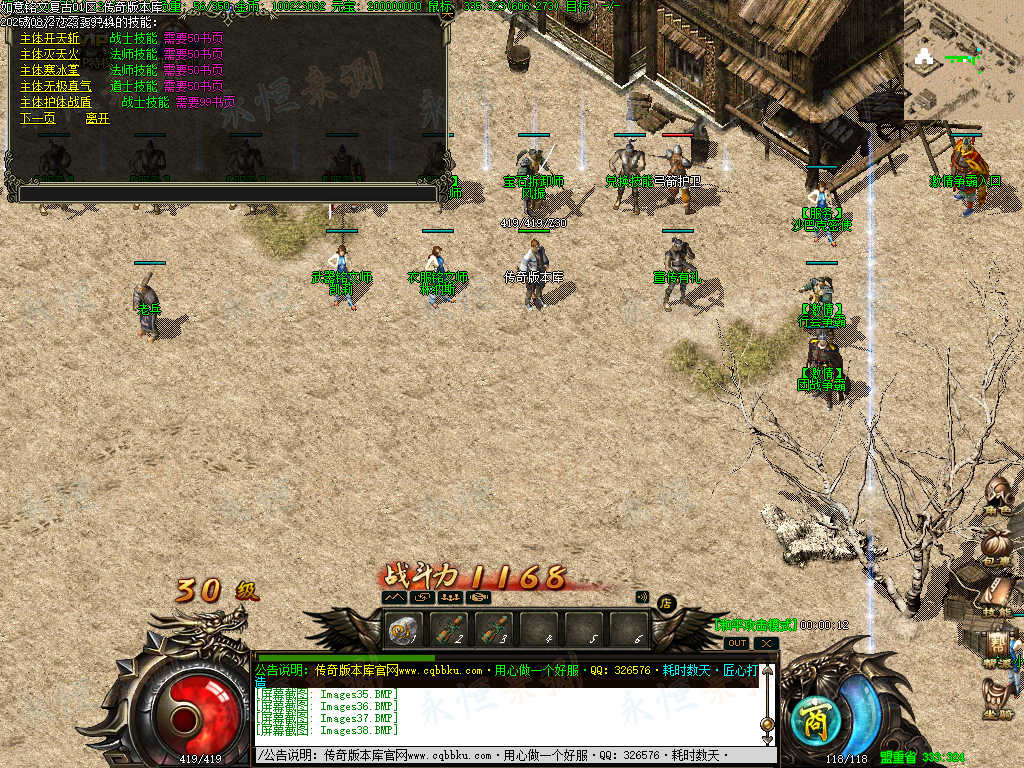The image size is (1024, 768).
Task: Type in the chat input field
Action: pyautogui.click(x=500, y=755)
